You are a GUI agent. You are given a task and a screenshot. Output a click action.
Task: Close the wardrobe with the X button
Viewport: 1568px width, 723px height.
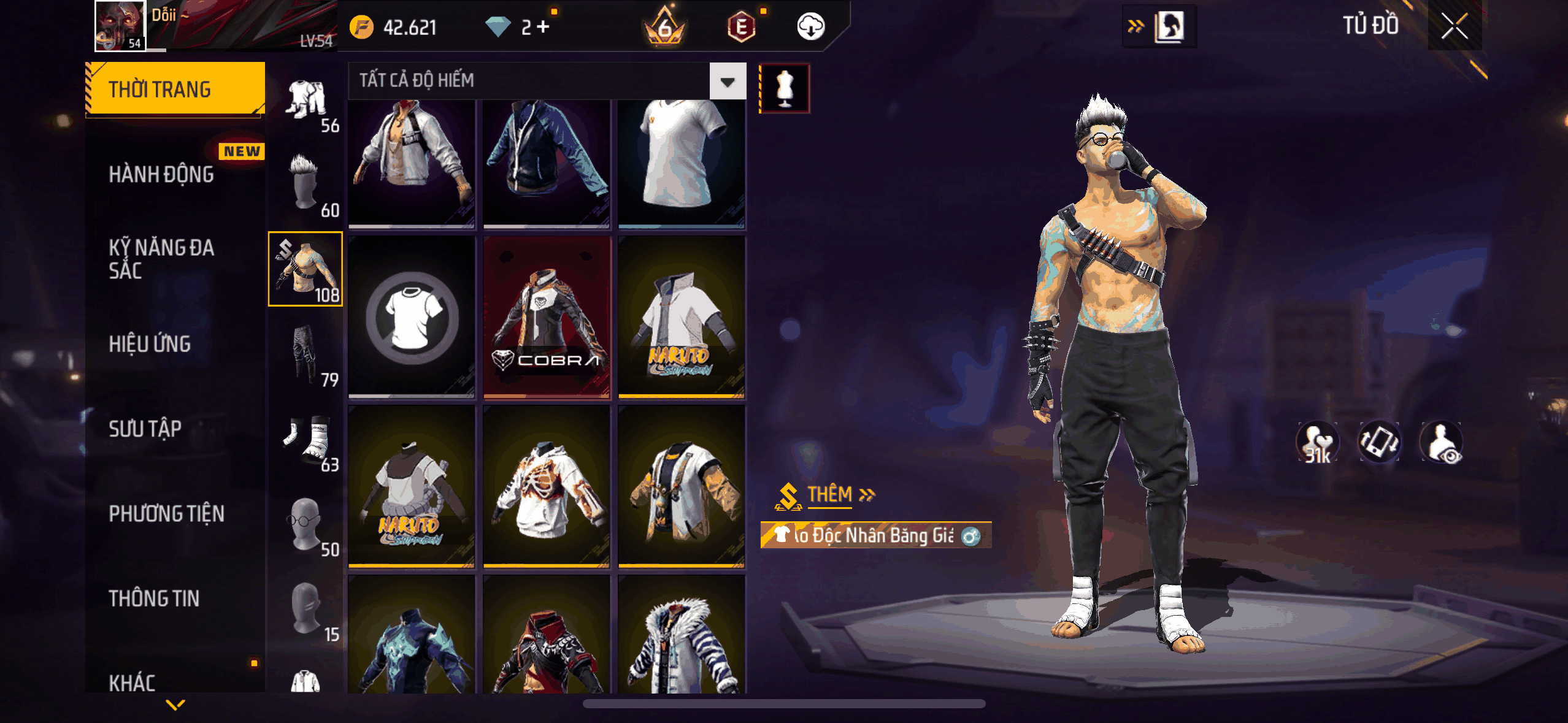[1454, 26]
